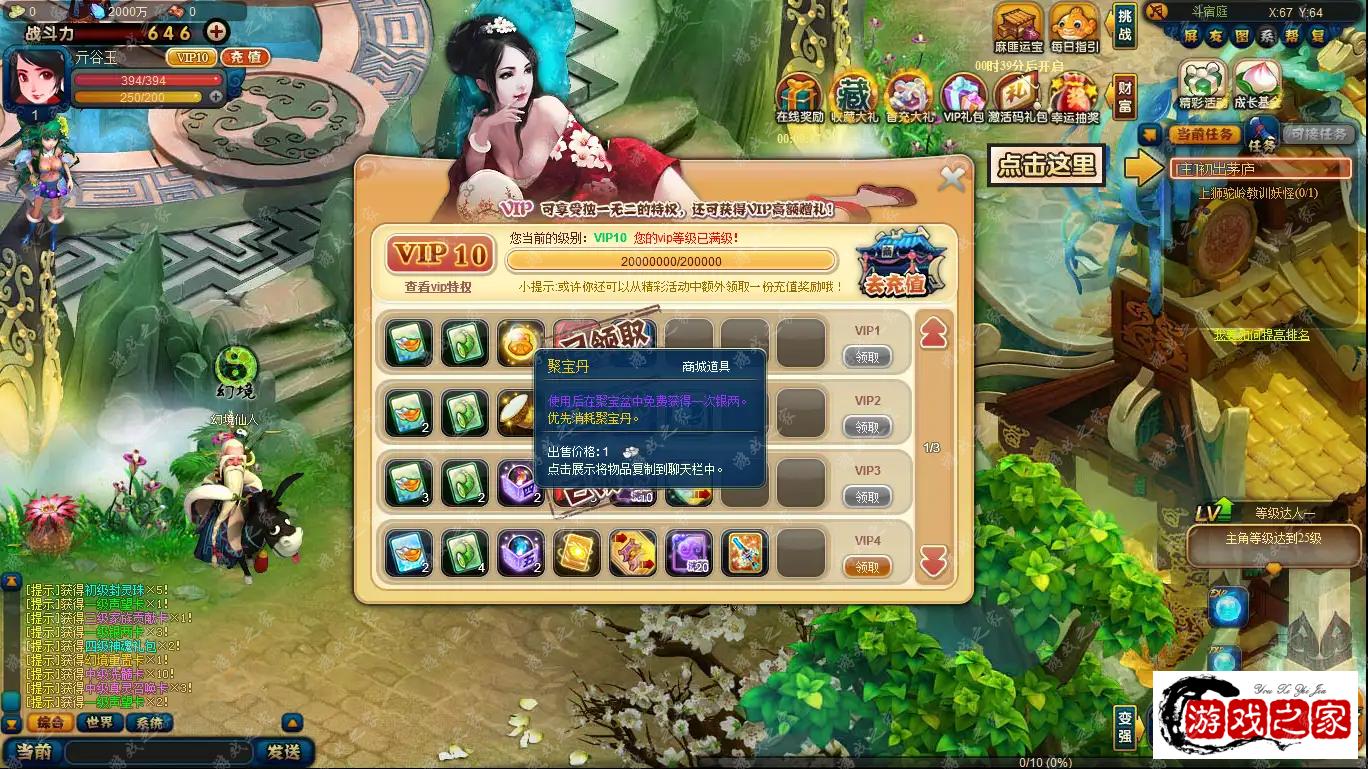Claim the VIP1 领取 reward
This screenshot has height=769, width=1368.
pyautogui.click(x=868, y=357)
